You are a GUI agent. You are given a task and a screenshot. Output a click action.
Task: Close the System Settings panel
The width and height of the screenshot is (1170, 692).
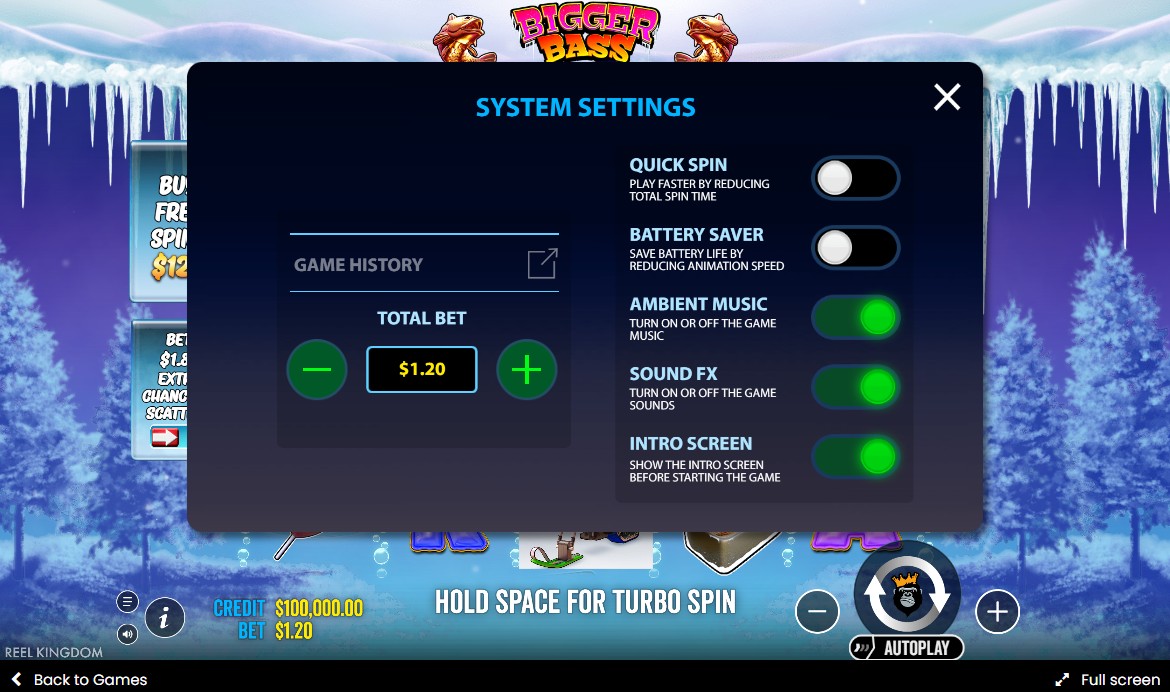946,97
